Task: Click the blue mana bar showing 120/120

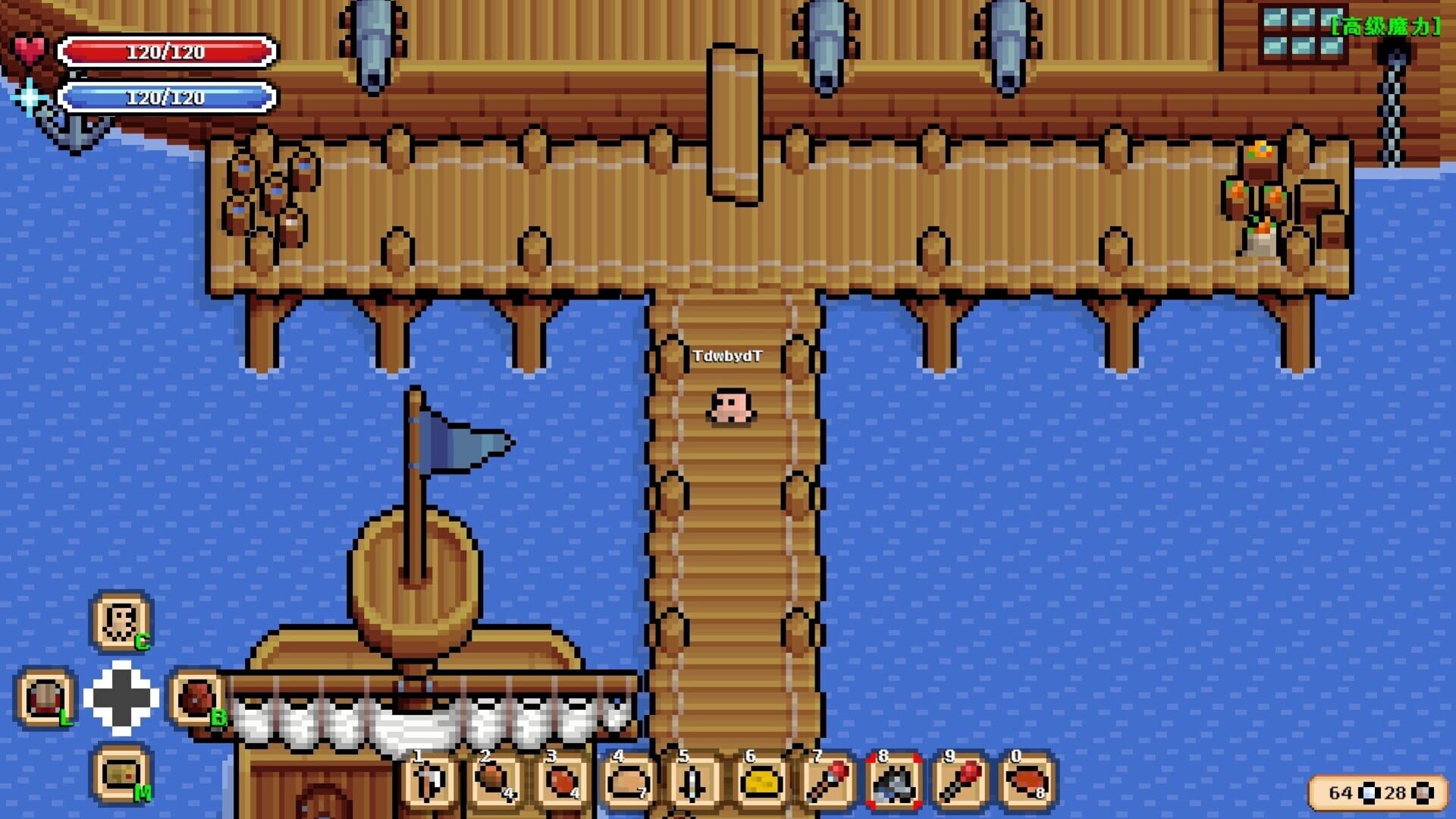Action: pos(168,97)
